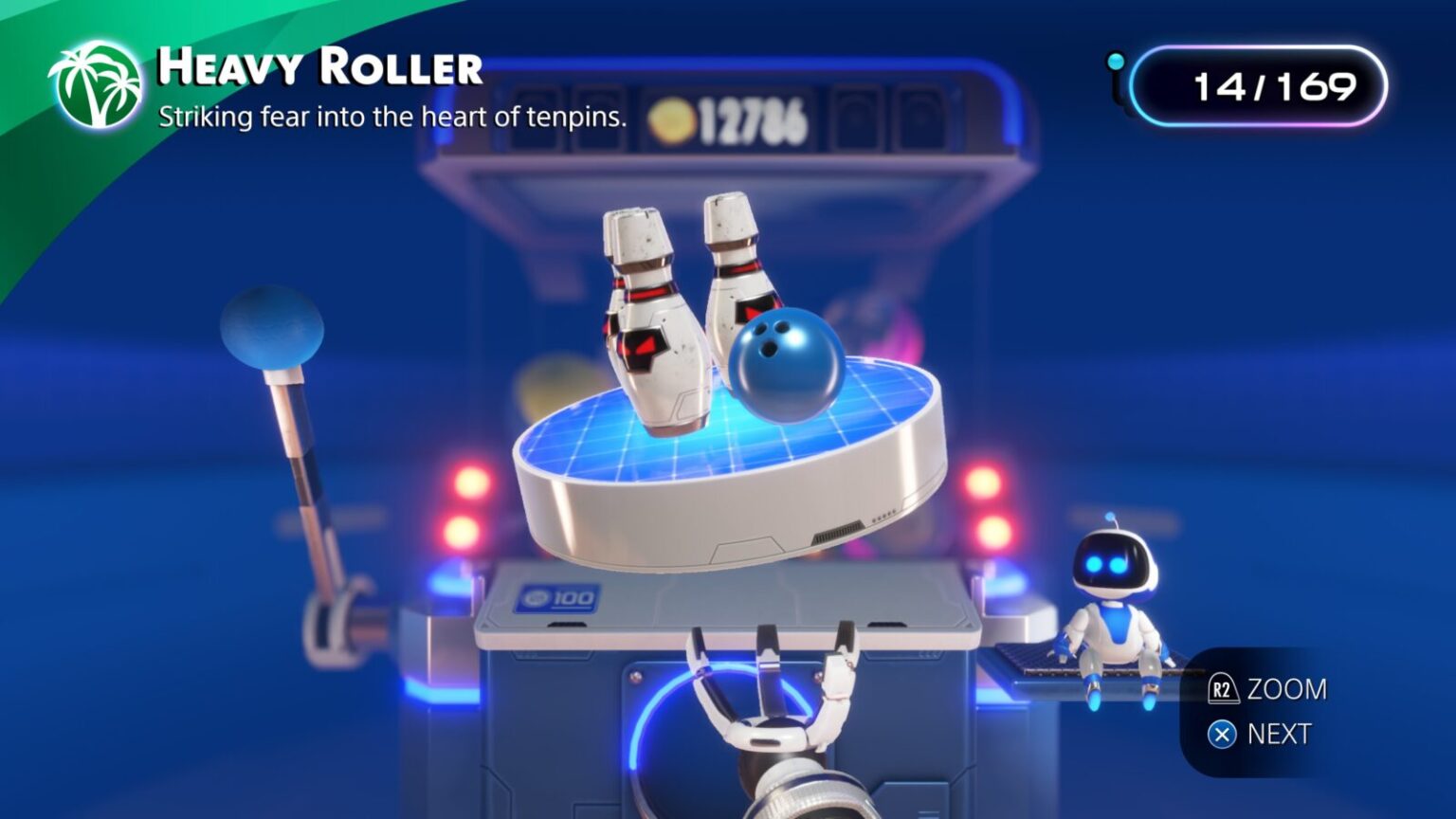Switch to the Heavy Roller title entry
The width and height of the screenshot is (1456, 819).
[320, 66]
